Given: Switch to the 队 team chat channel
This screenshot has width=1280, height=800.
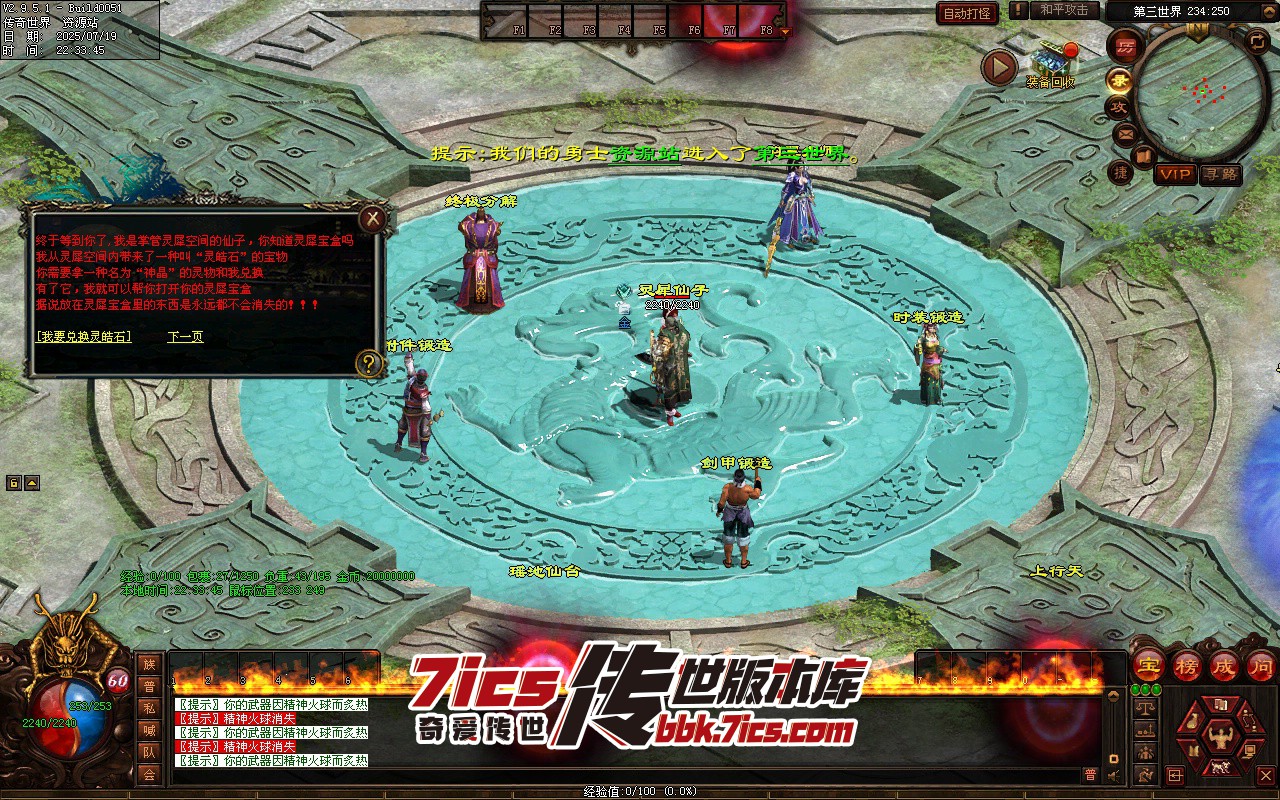Looking at the screenshot, I should [149, 752].
